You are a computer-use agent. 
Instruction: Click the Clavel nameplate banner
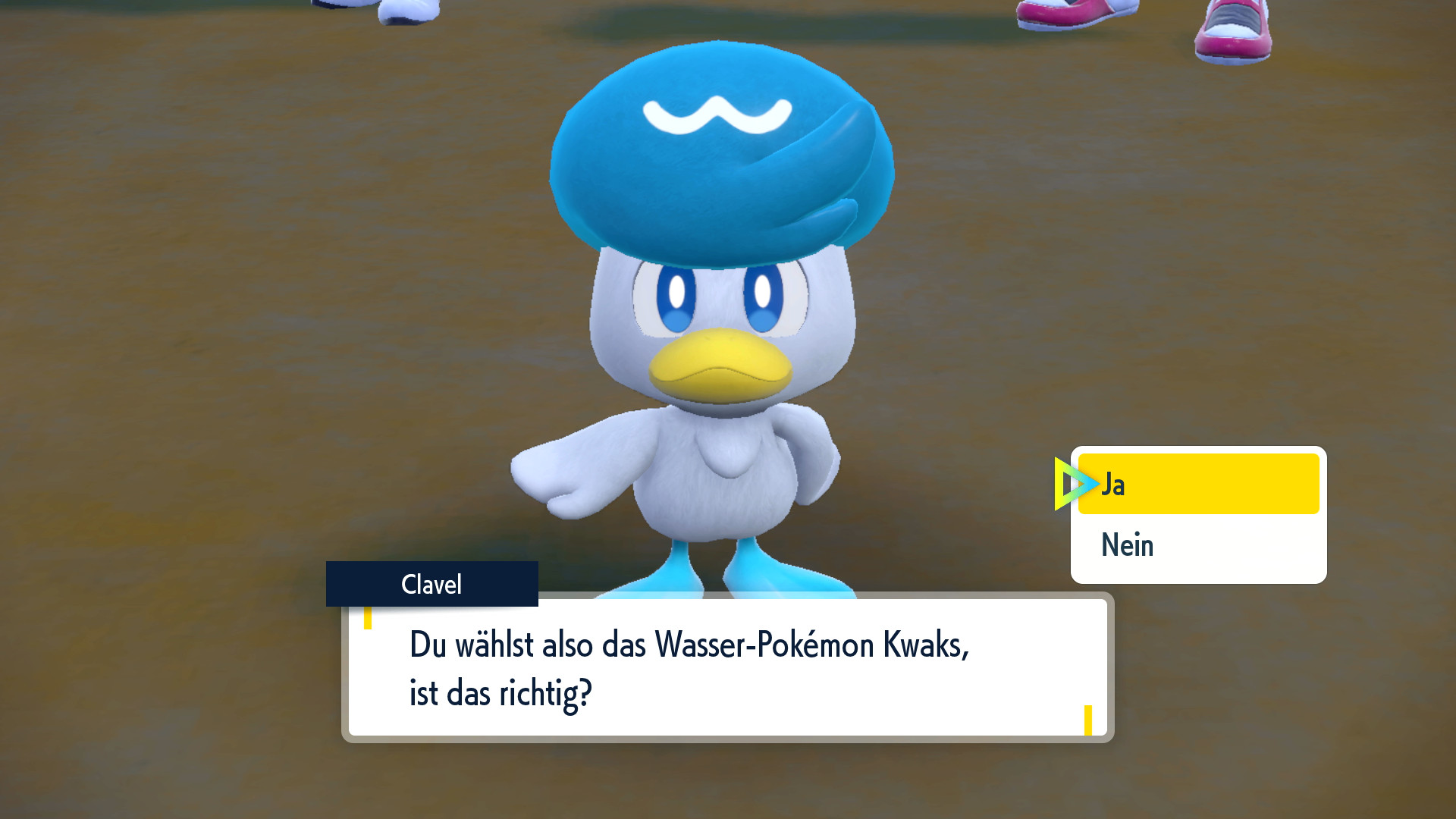coord(431,584)
